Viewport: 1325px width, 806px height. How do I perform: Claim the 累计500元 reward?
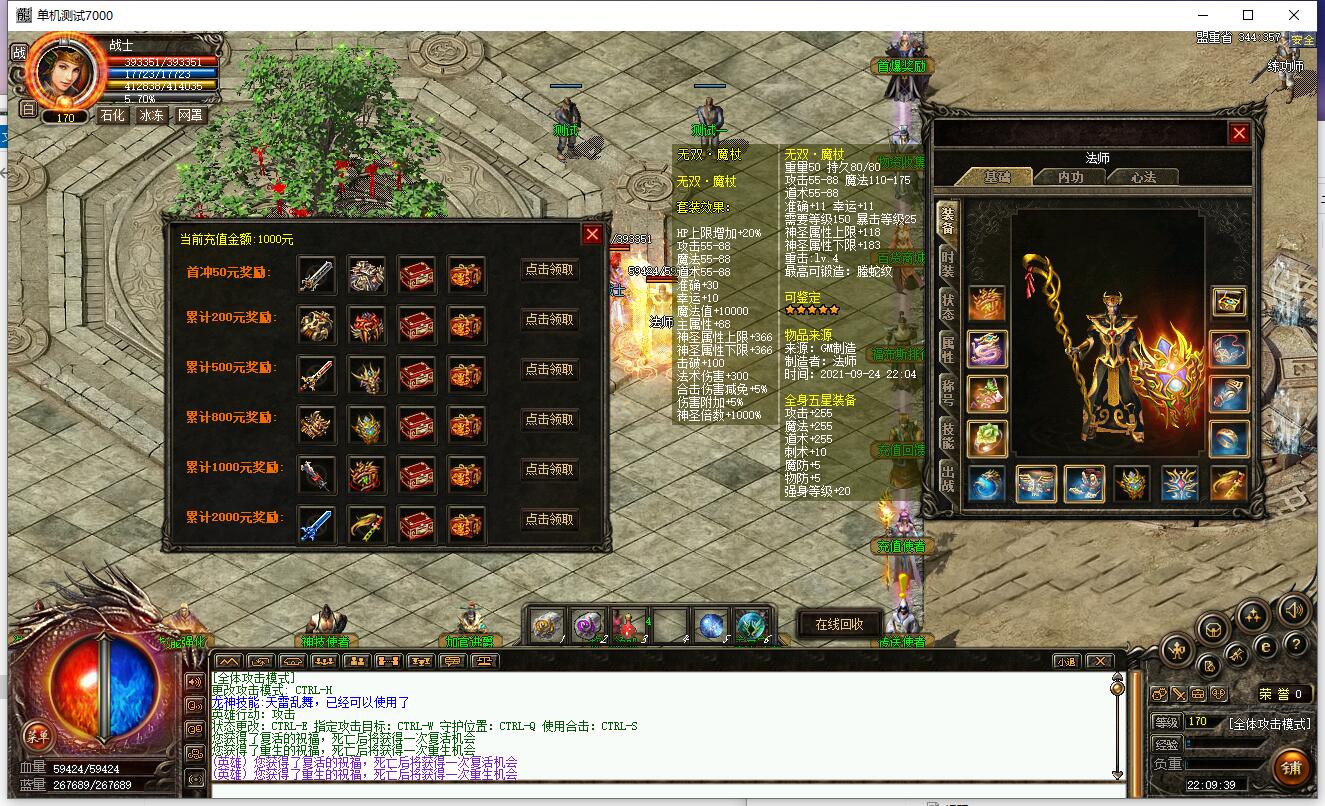[x=549, y=370]
